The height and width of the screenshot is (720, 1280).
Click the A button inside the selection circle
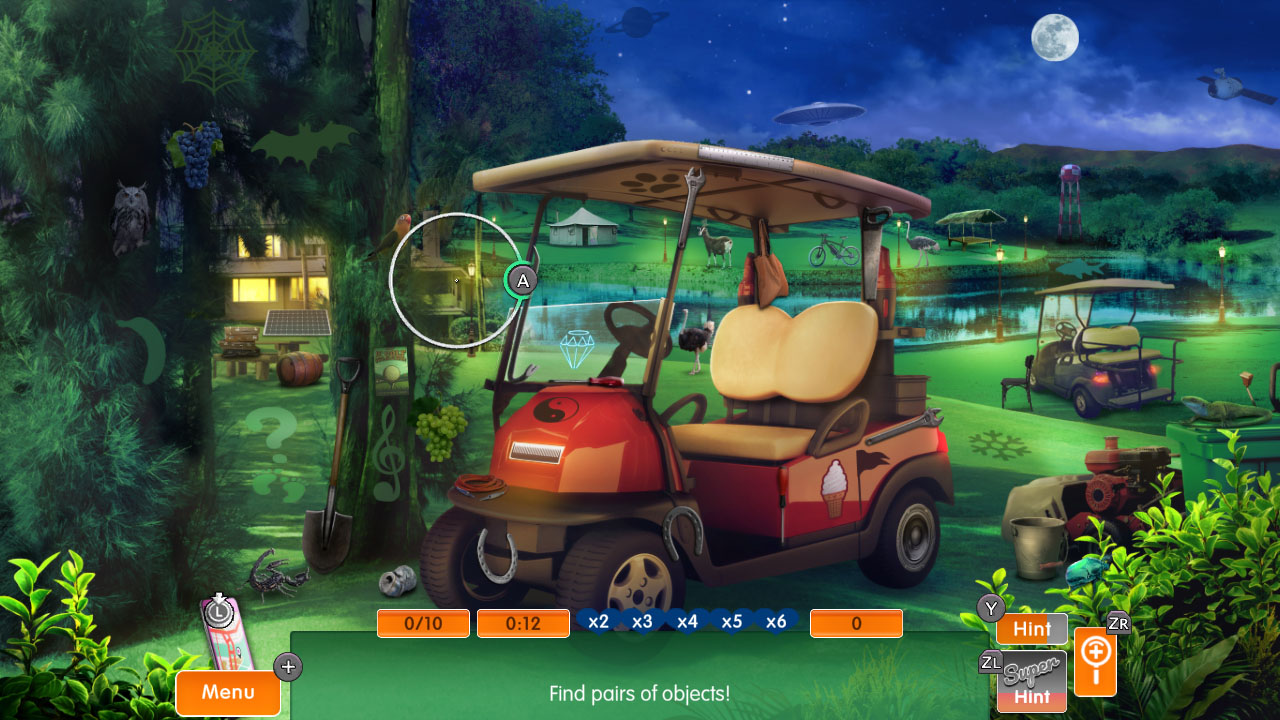point(520,281)
